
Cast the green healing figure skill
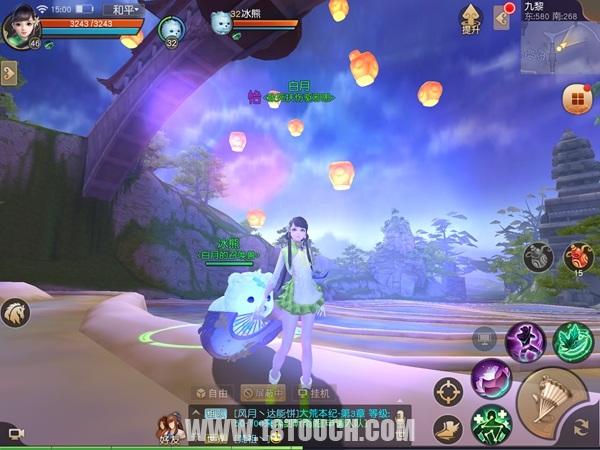491,424
